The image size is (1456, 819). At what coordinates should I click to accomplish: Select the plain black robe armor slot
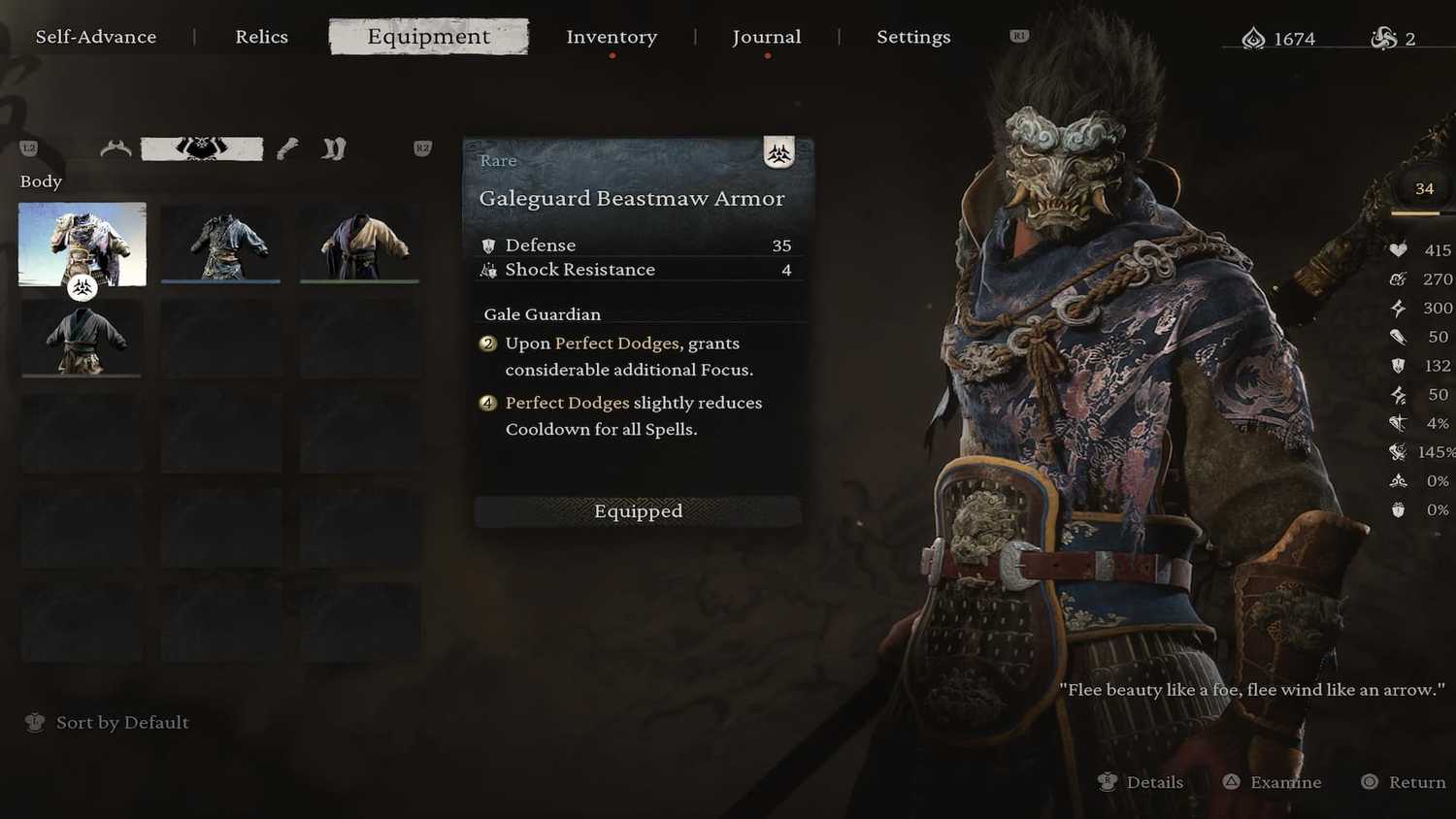click(x=83, y=338)
